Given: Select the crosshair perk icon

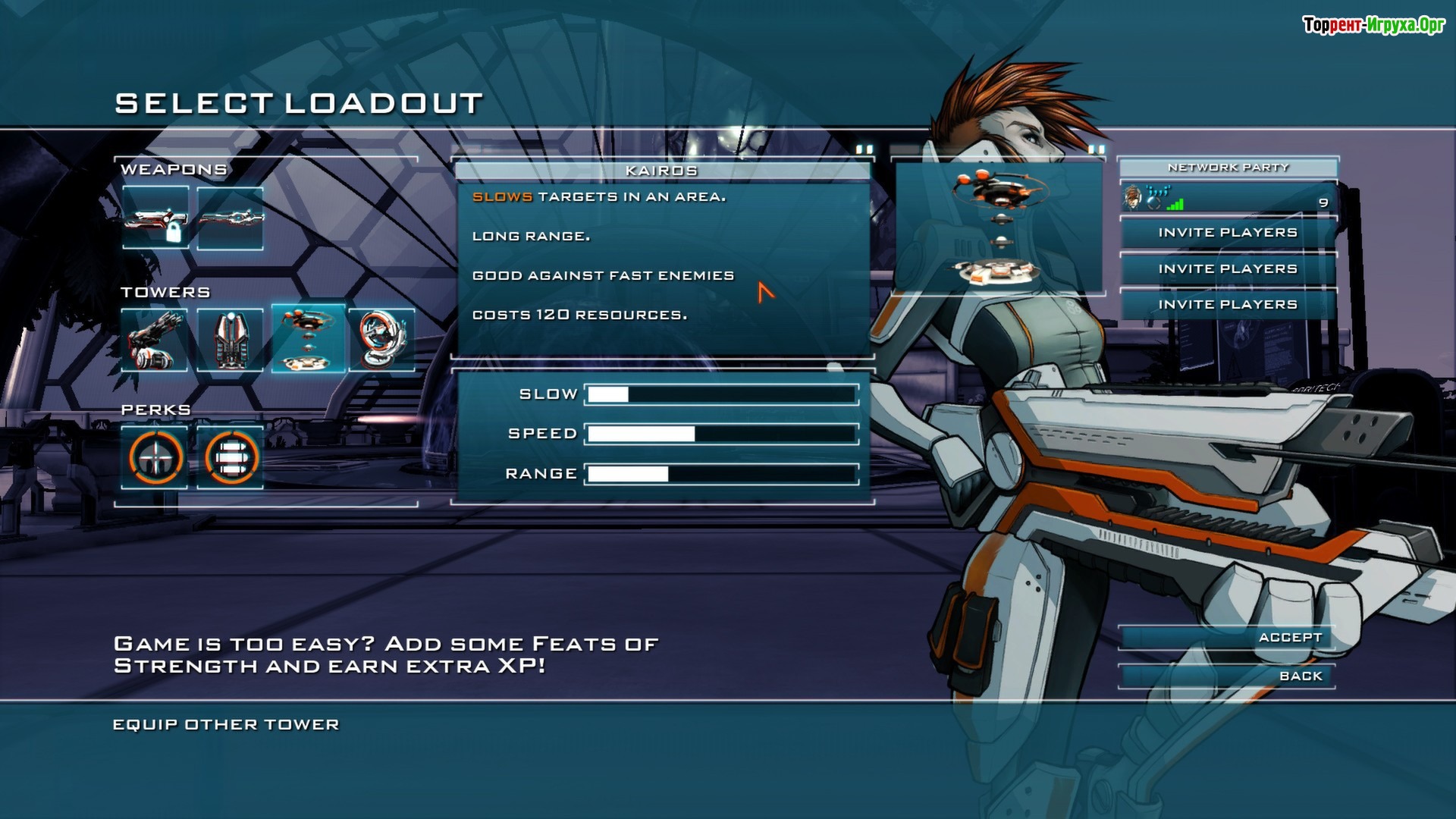Looking at the screenshot, I should tap(155, 457).
